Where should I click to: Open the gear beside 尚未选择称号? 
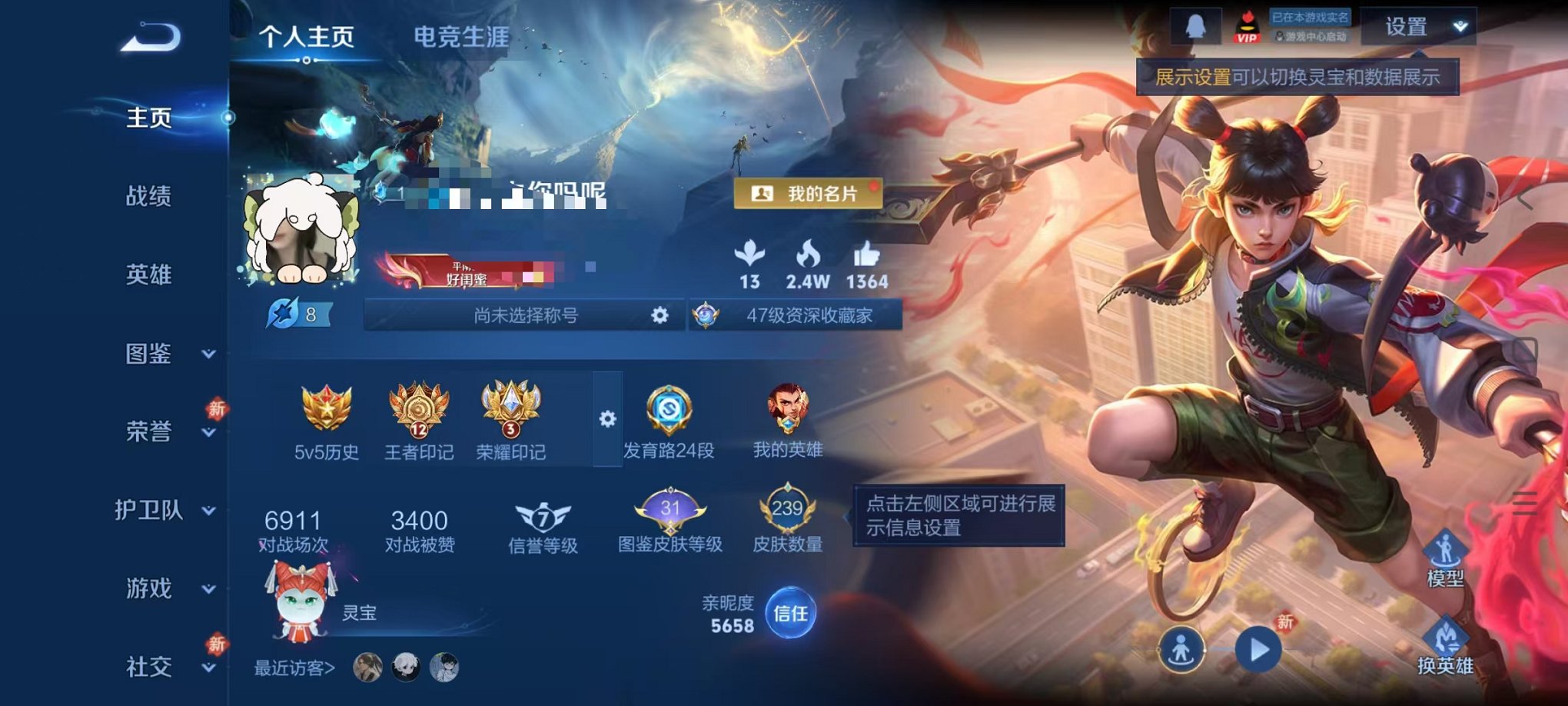[659, 315]
